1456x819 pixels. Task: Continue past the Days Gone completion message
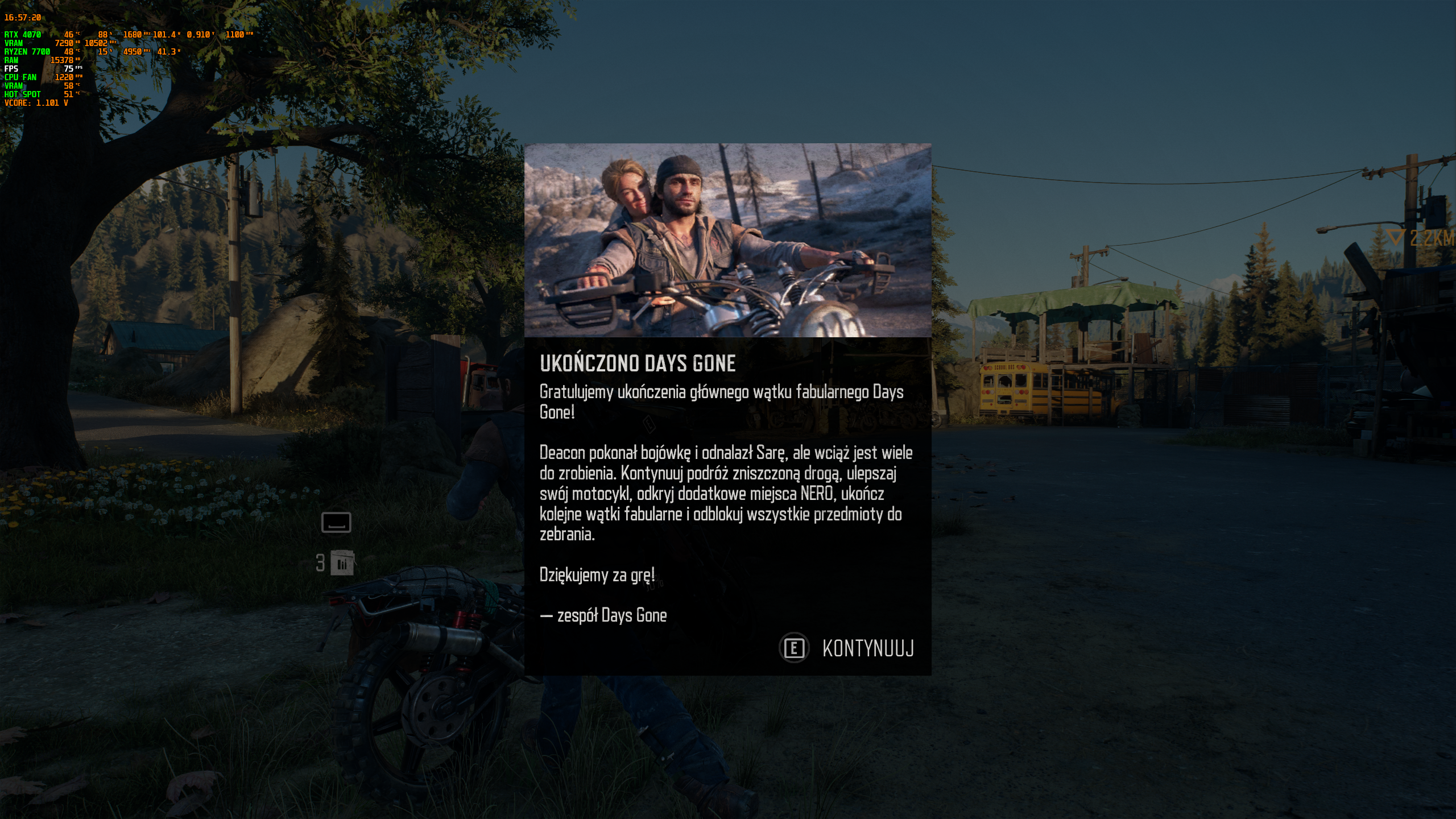(x=847, y=648)
